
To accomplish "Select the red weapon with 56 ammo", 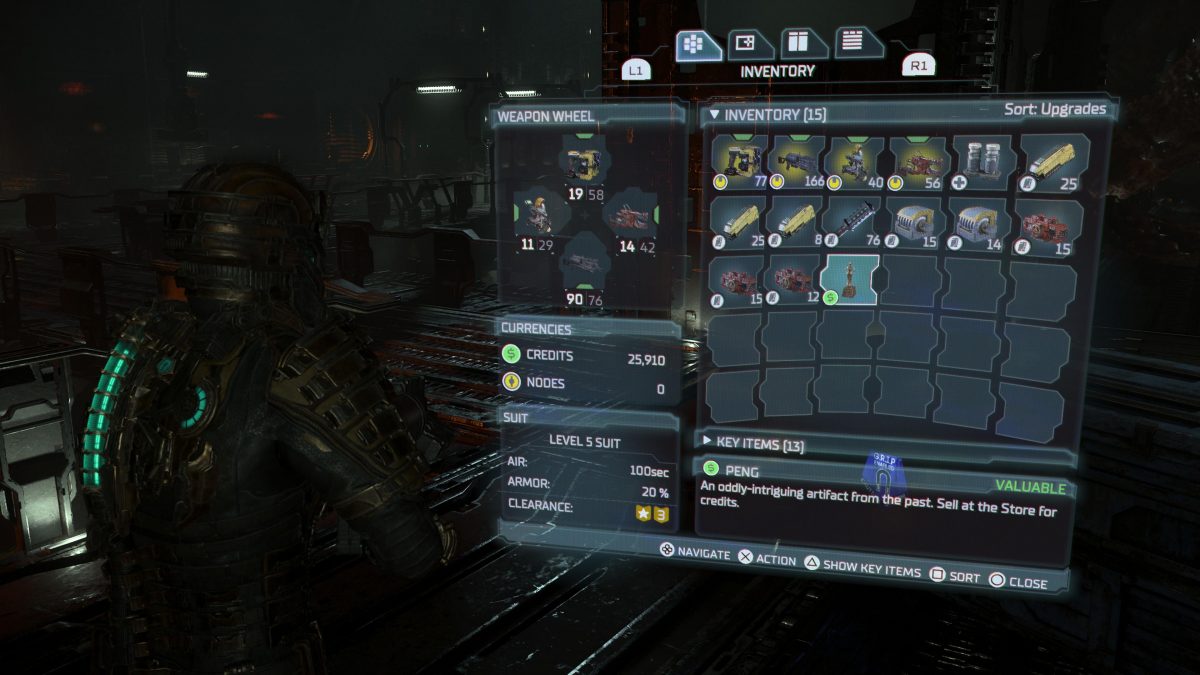I will [x=917, y=162].
